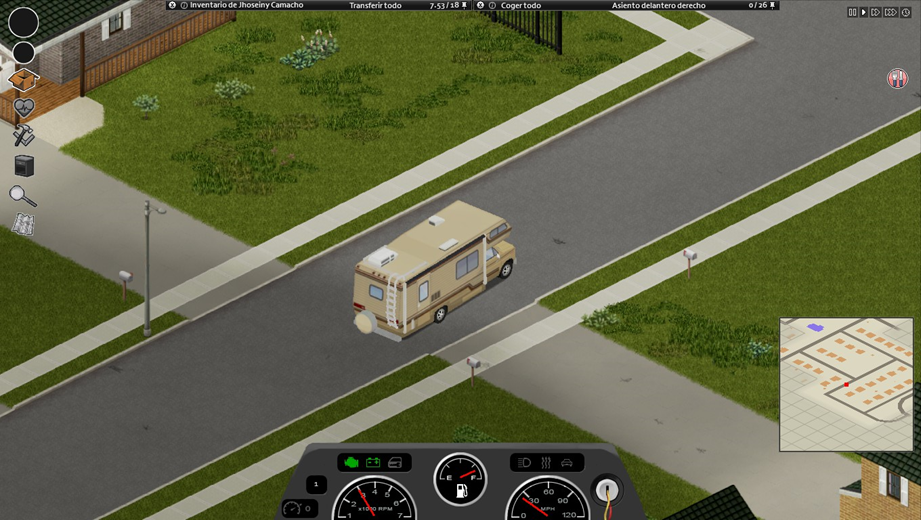Open the furniture moving tool
The image size is (921, 520).
click(x=24, y=165)
